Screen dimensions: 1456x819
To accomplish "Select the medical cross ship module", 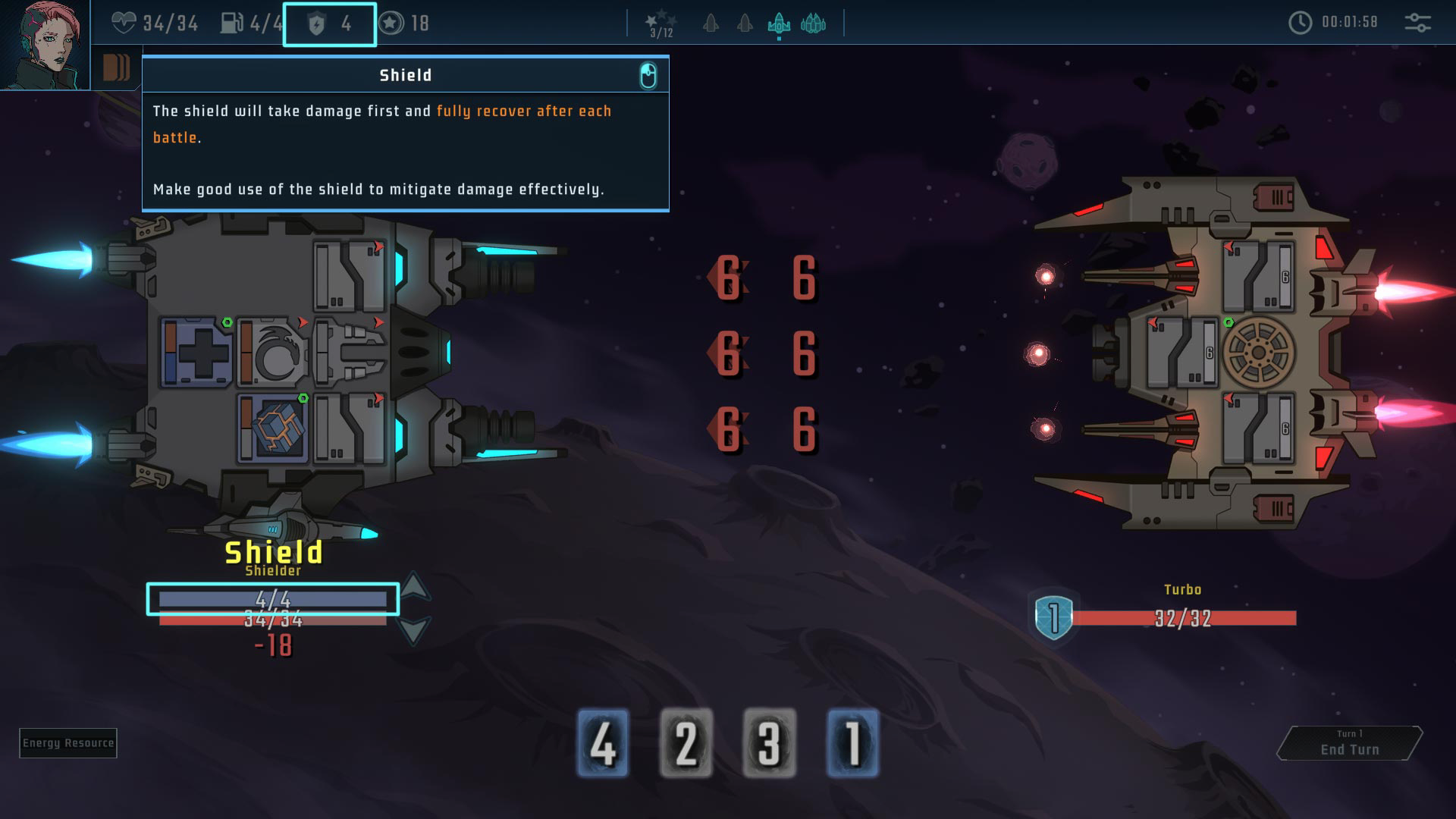I will click(197, 353).
